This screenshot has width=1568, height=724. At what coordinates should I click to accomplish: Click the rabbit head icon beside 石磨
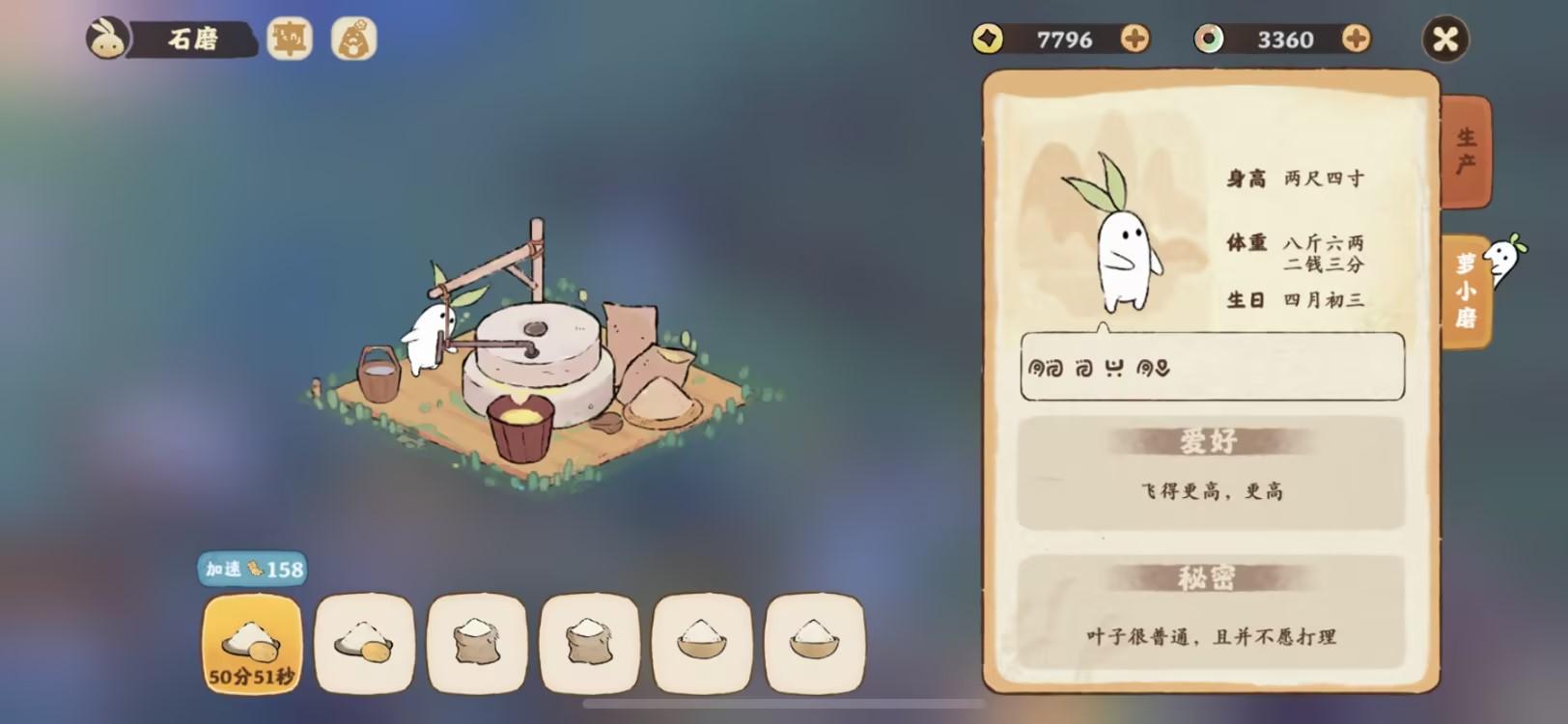(107, 39)
